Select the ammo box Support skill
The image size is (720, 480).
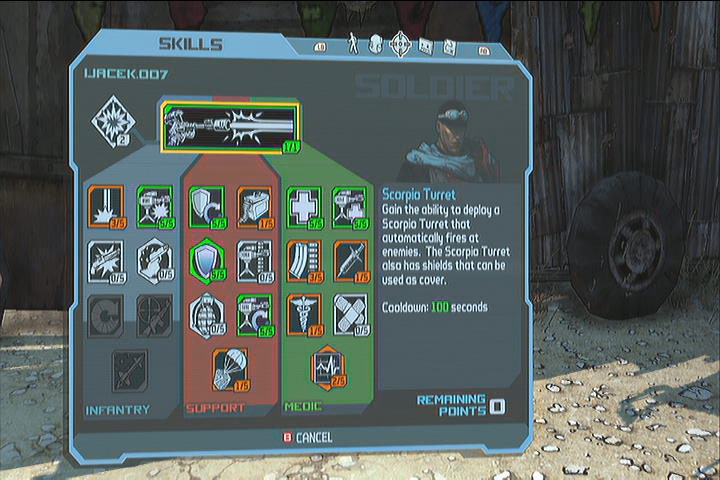(255, 205)
